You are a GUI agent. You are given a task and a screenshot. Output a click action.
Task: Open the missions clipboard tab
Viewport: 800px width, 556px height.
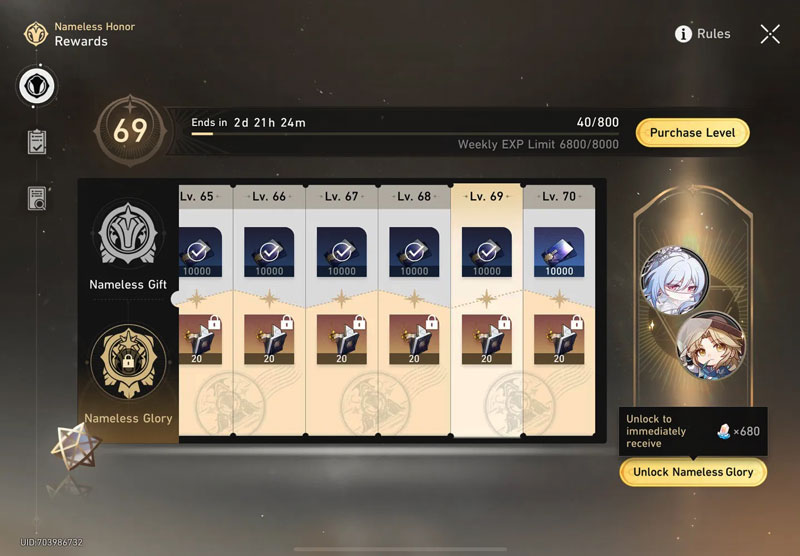(38, 142)
